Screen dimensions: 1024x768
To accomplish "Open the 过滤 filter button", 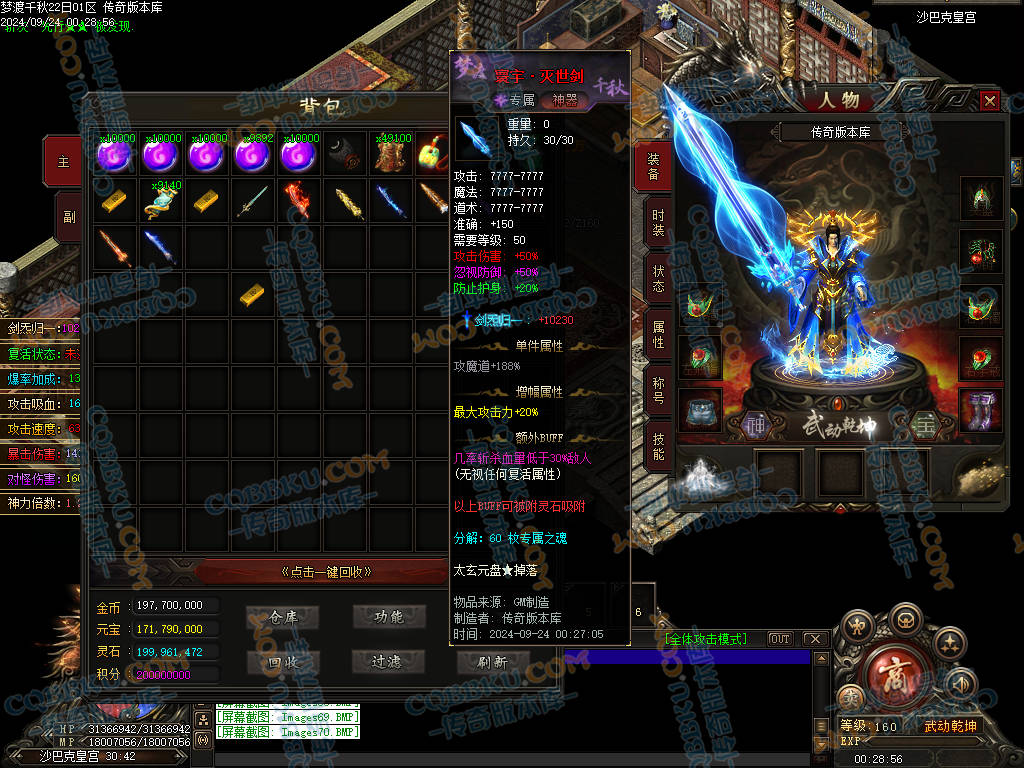I will (x=388, y=661).
